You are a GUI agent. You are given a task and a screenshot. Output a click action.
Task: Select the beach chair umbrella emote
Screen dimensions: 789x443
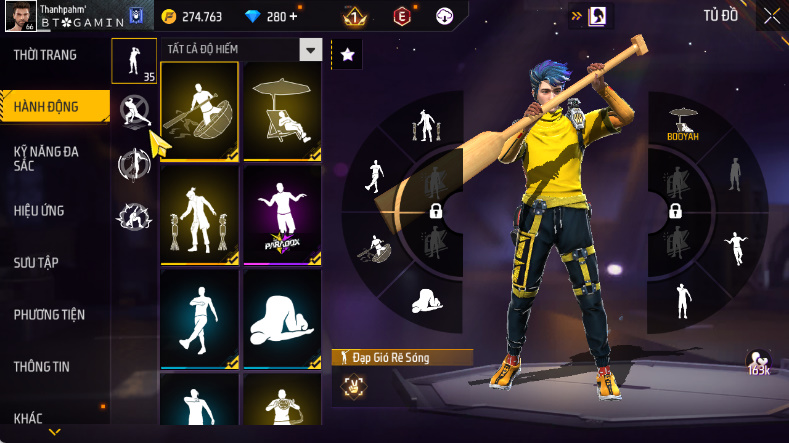[x=282, y=110]
